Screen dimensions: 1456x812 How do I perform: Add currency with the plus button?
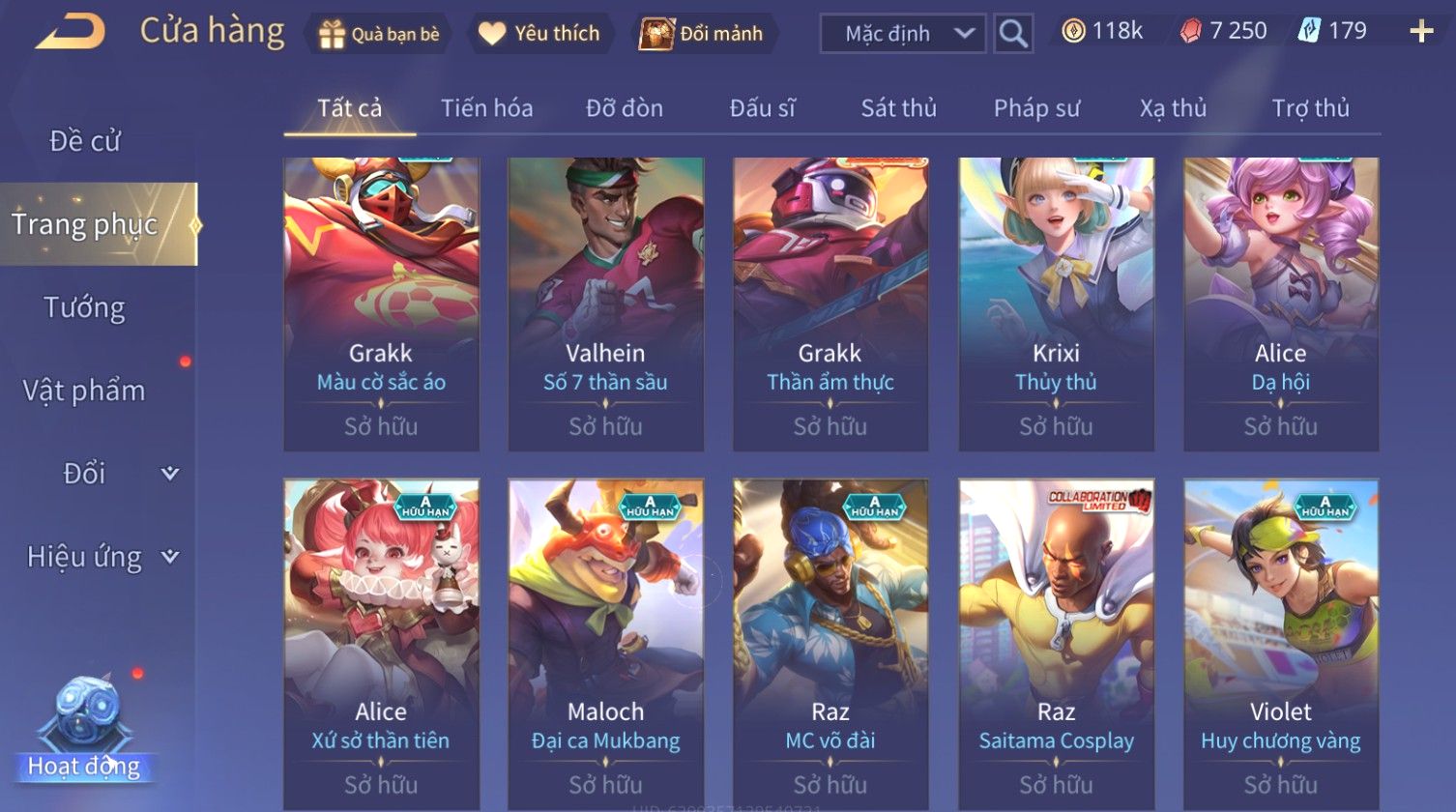tap(1421, 32)
